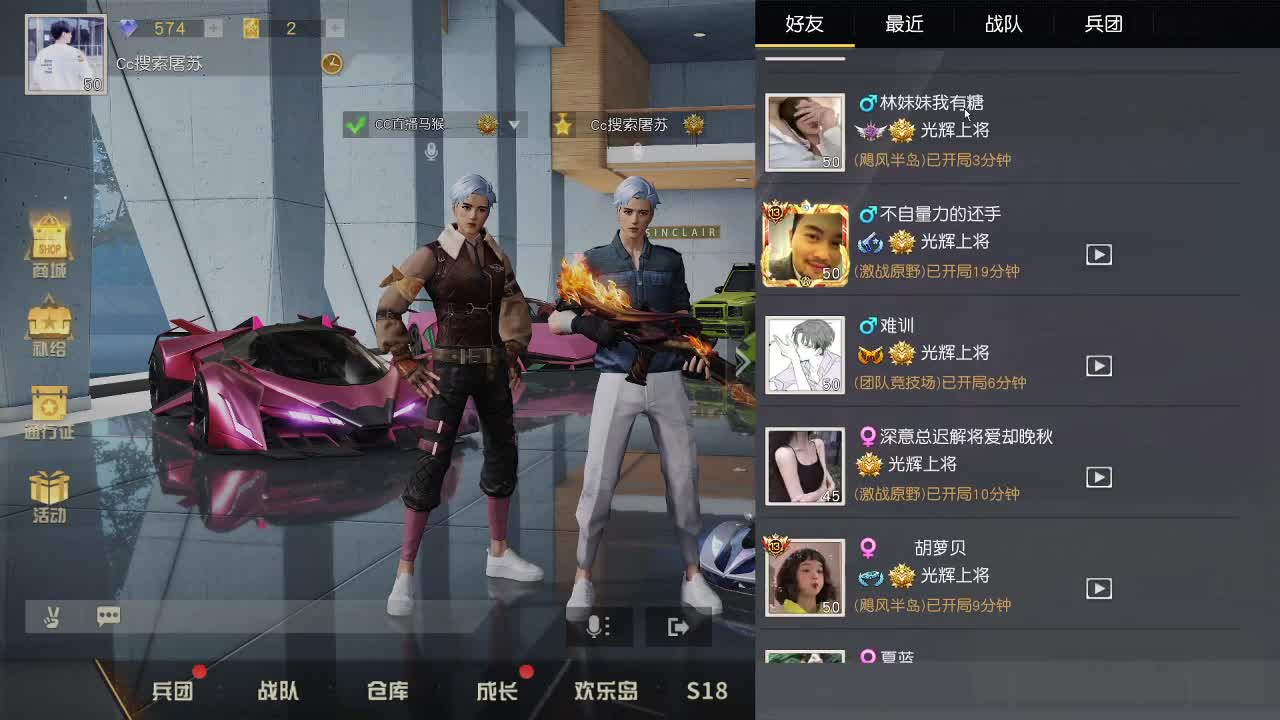Image resolution: width=1280 pixels, height=720 pixels.
Task: Switch to the 最近 recent tab
Action: 905,24
